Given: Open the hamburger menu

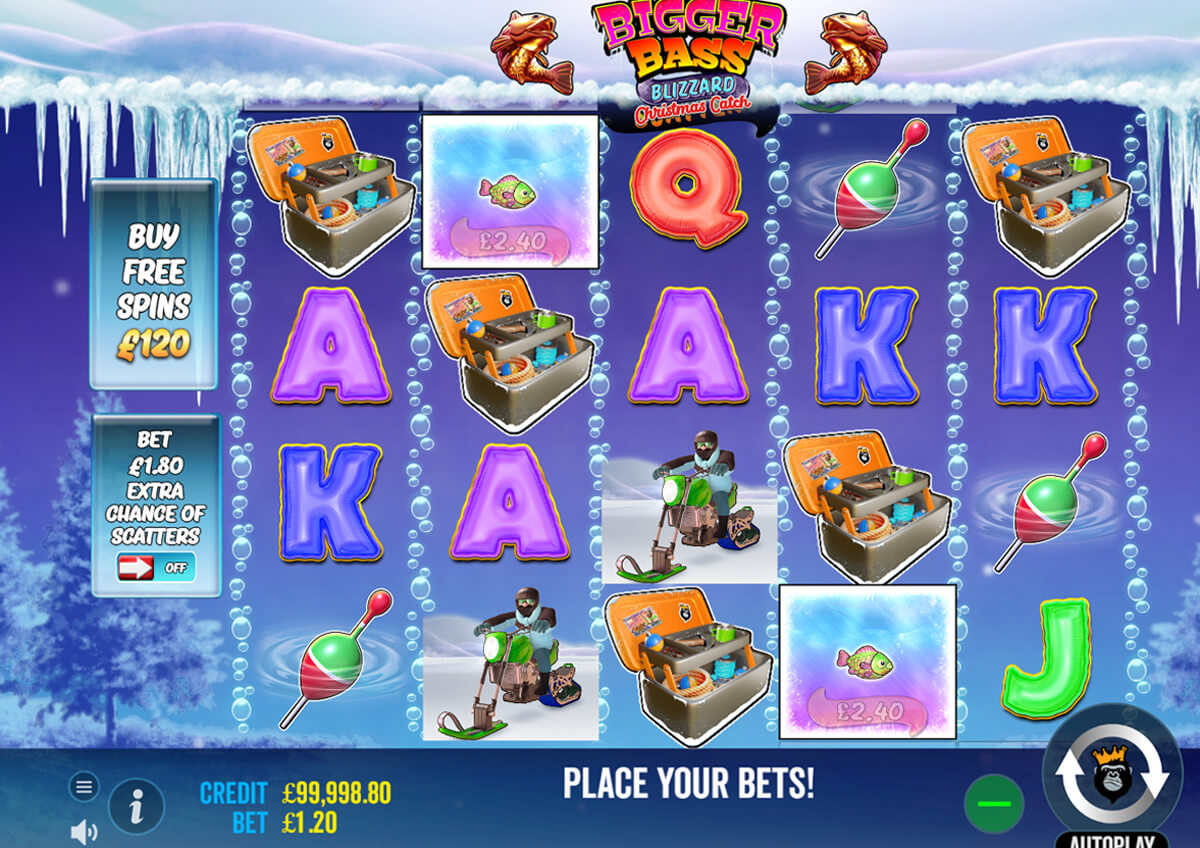Looking at the screenshot, I should point(83,787).
